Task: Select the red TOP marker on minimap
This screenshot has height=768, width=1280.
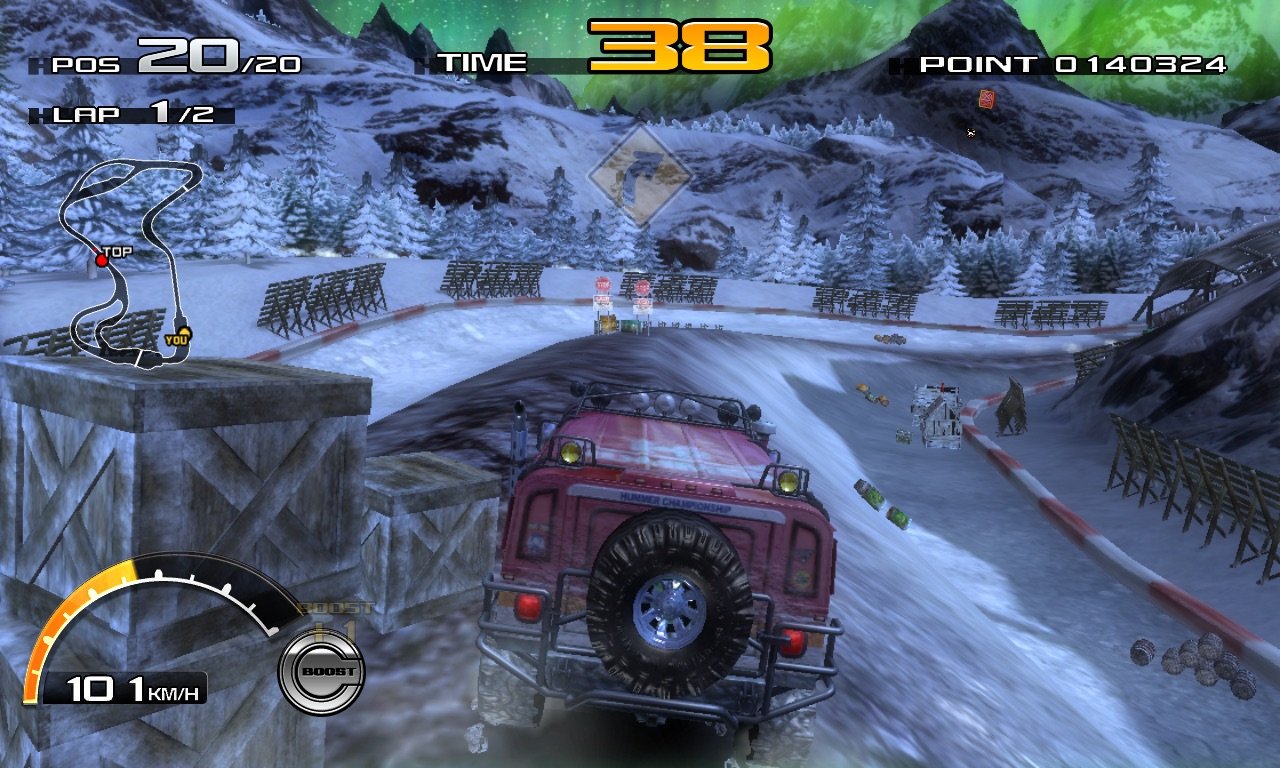Action: coord(102,260)
